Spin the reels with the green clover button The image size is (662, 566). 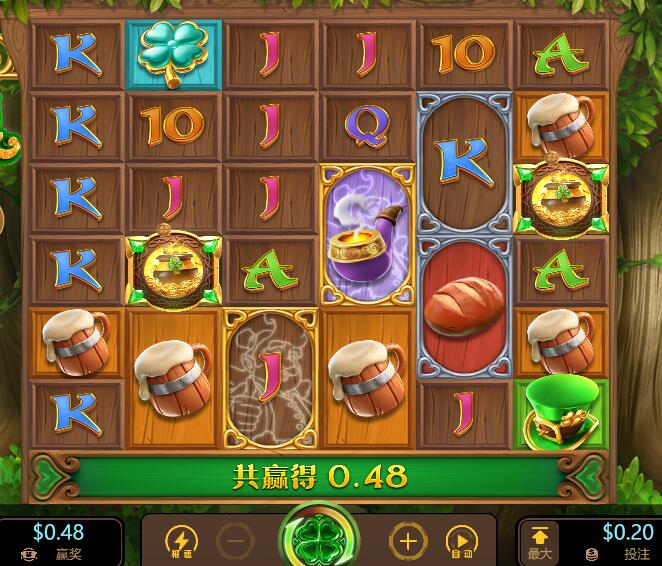[320, 538]
